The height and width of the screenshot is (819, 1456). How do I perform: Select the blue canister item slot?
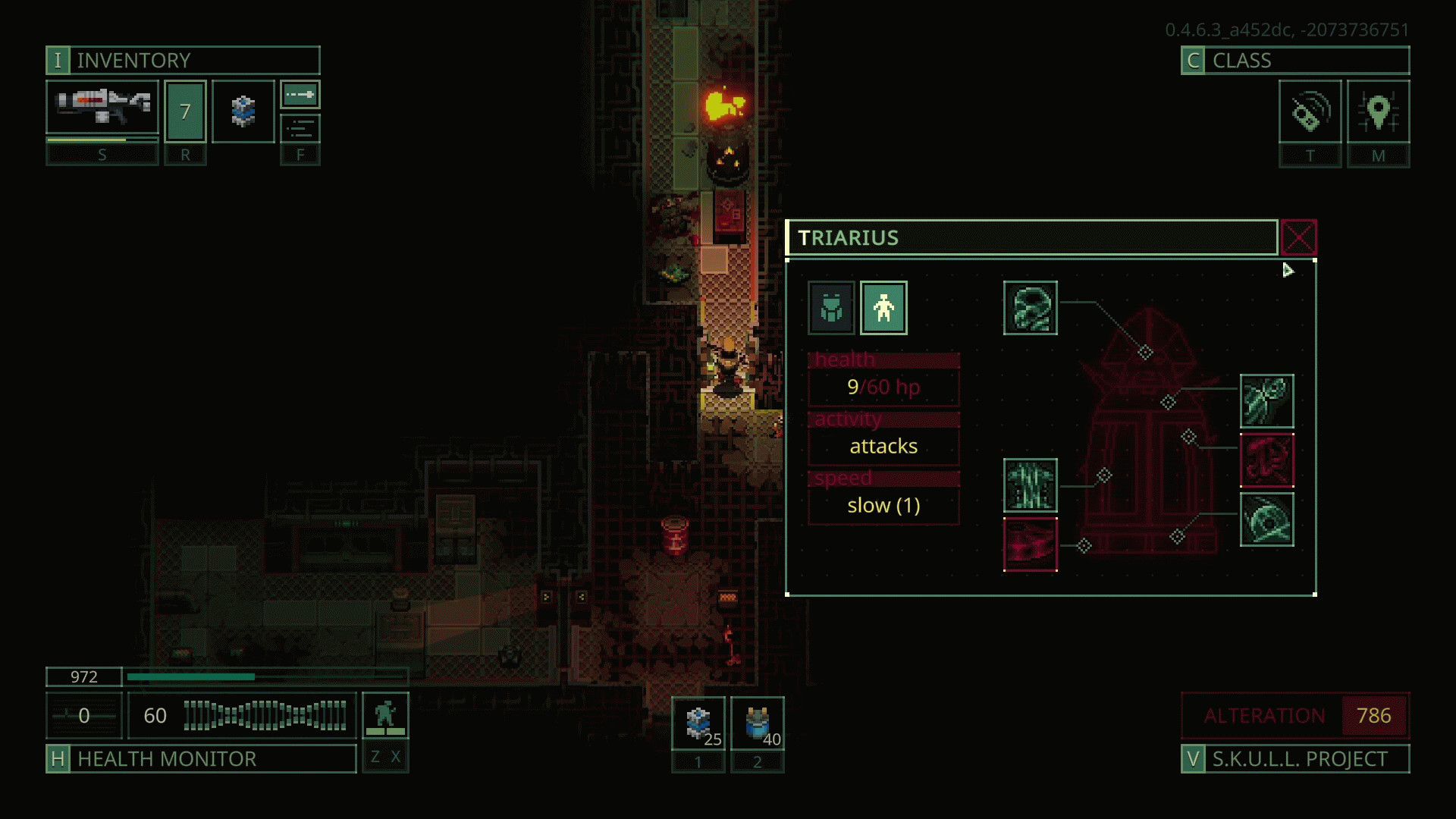coord(243,111)
